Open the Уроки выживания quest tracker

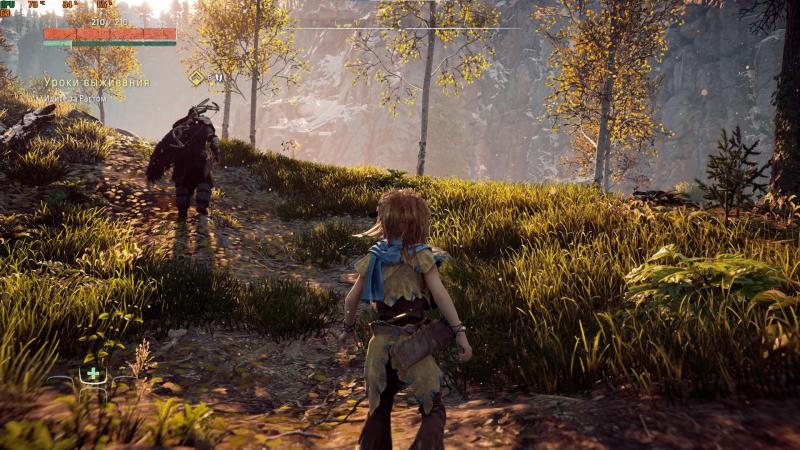coord(97,82)
